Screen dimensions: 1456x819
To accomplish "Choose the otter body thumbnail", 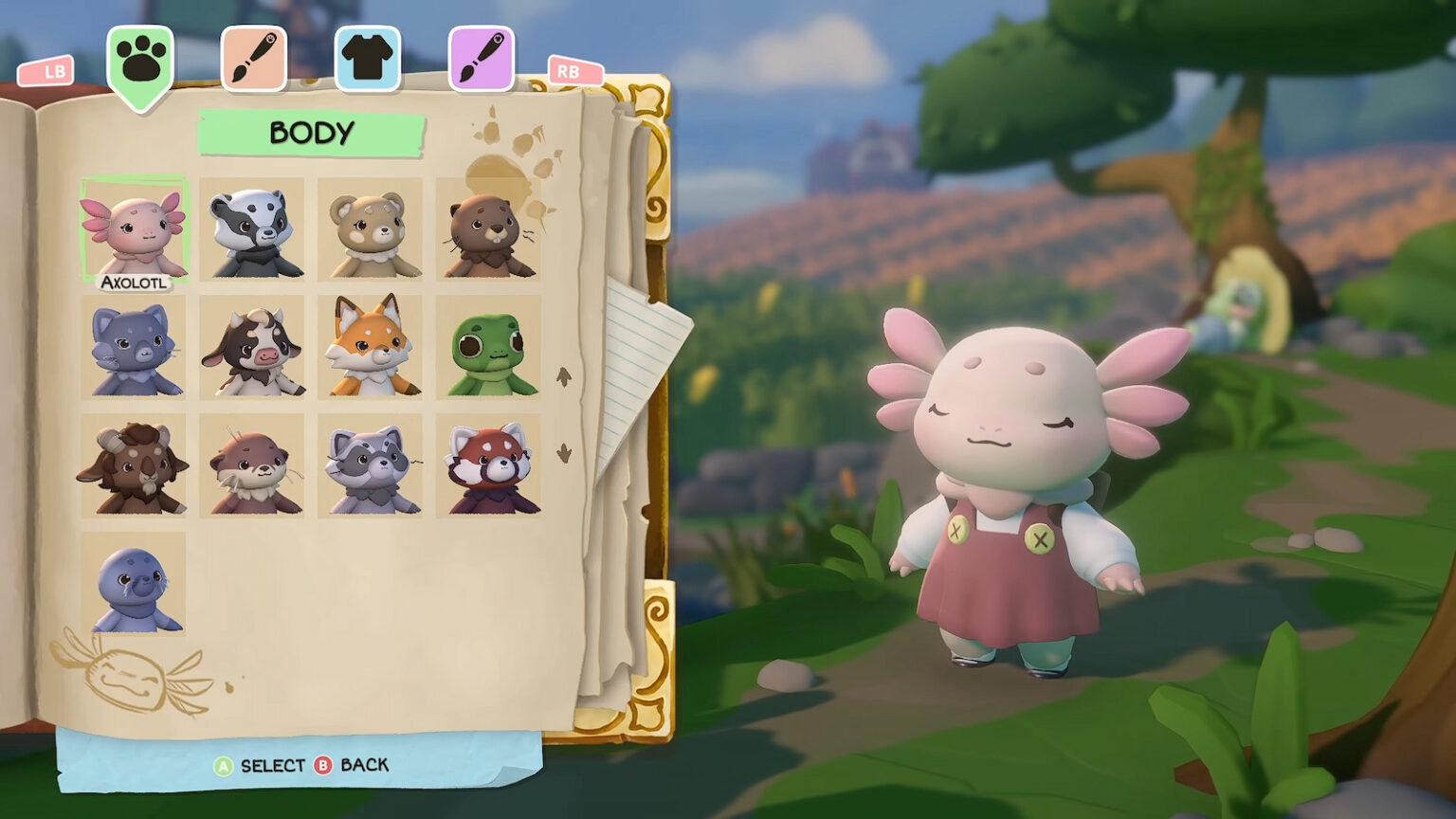I will 252,464.
